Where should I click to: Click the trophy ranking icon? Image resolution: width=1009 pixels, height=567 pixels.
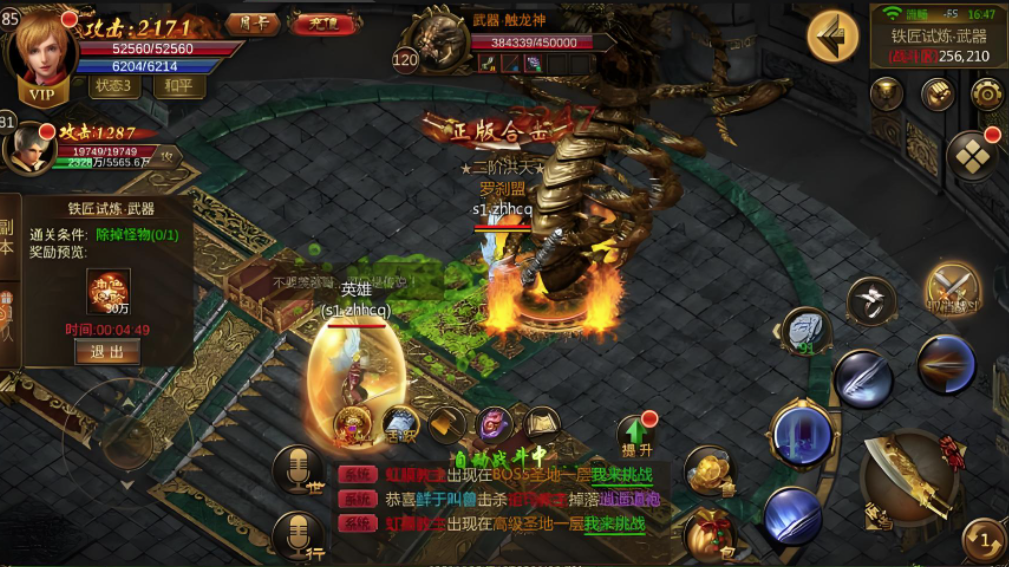886,94
